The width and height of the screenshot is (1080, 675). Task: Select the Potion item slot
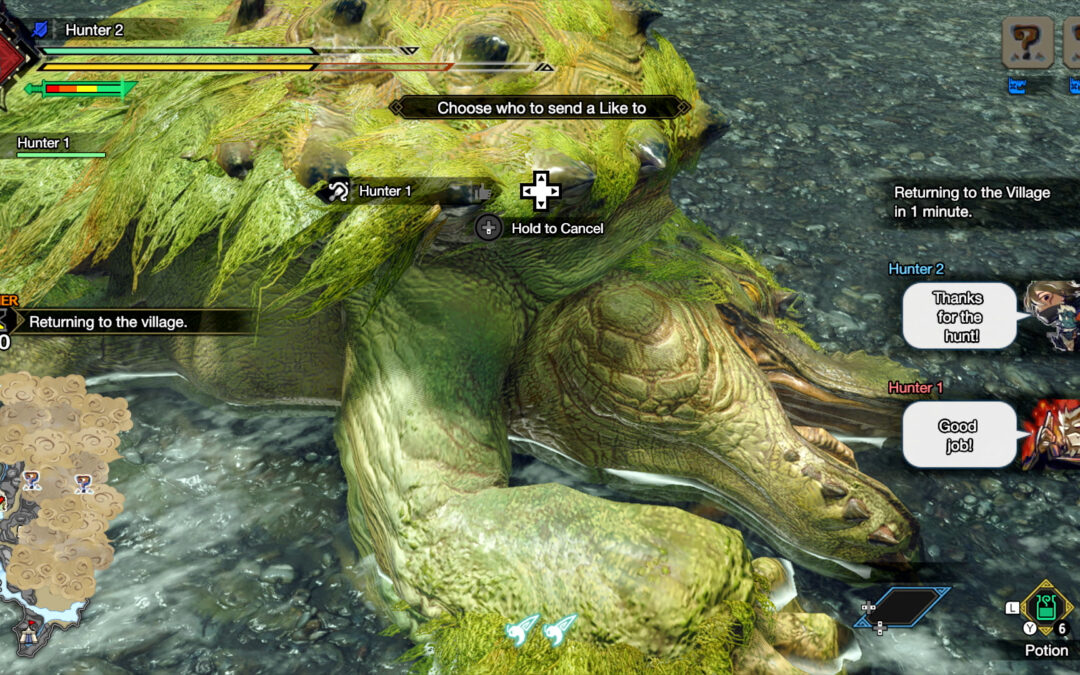[1046, 607]
